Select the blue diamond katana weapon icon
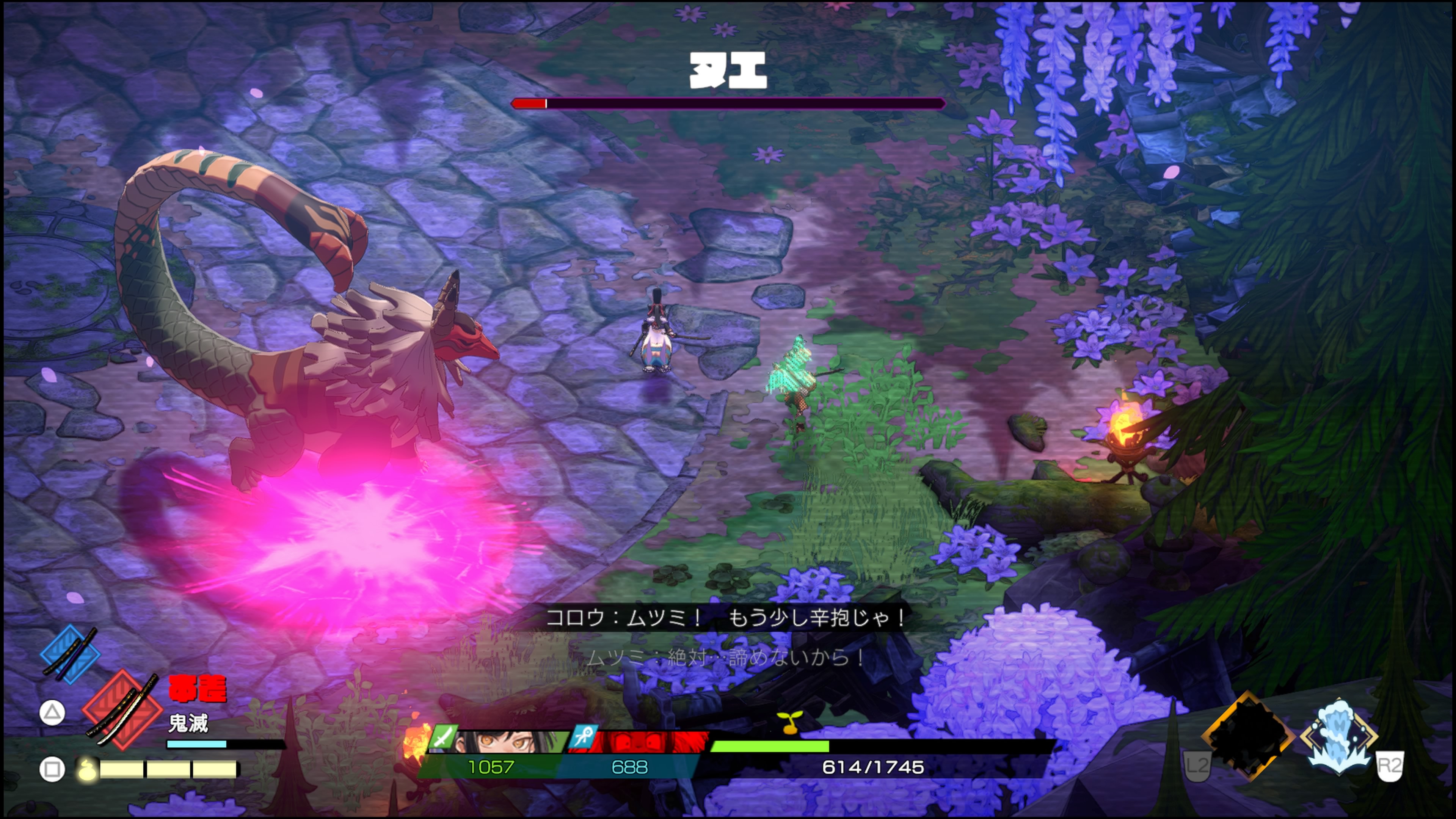 click(x=70, y=654)
